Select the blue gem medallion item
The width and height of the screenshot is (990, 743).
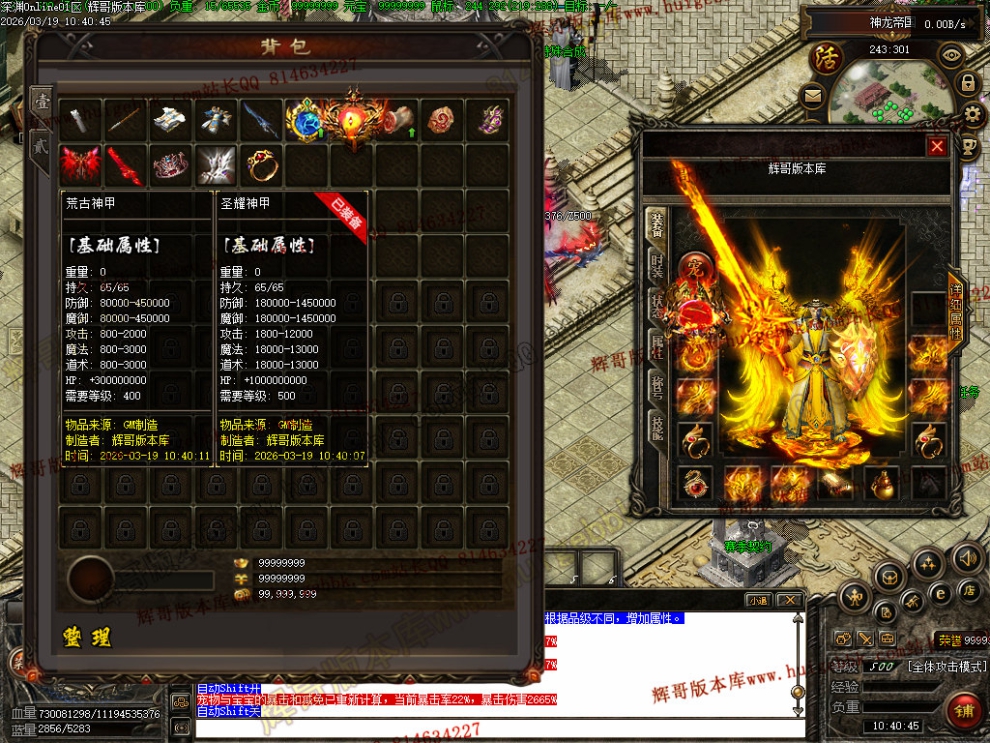point(305,120)
